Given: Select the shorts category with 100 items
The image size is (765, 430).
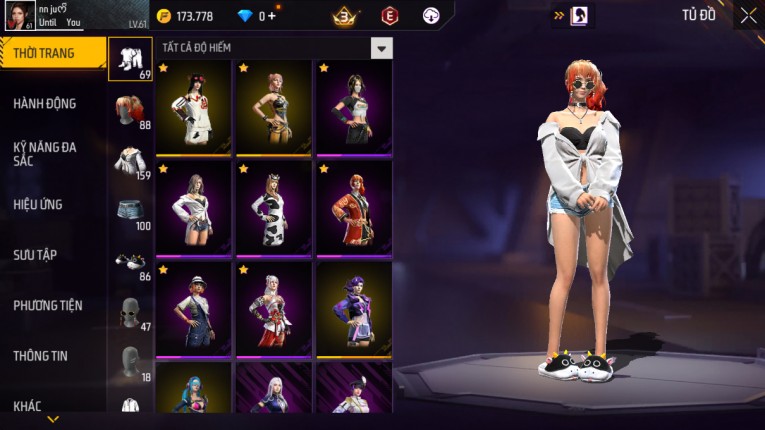Looking at the screenshot, I should click(x=130, y=212).
